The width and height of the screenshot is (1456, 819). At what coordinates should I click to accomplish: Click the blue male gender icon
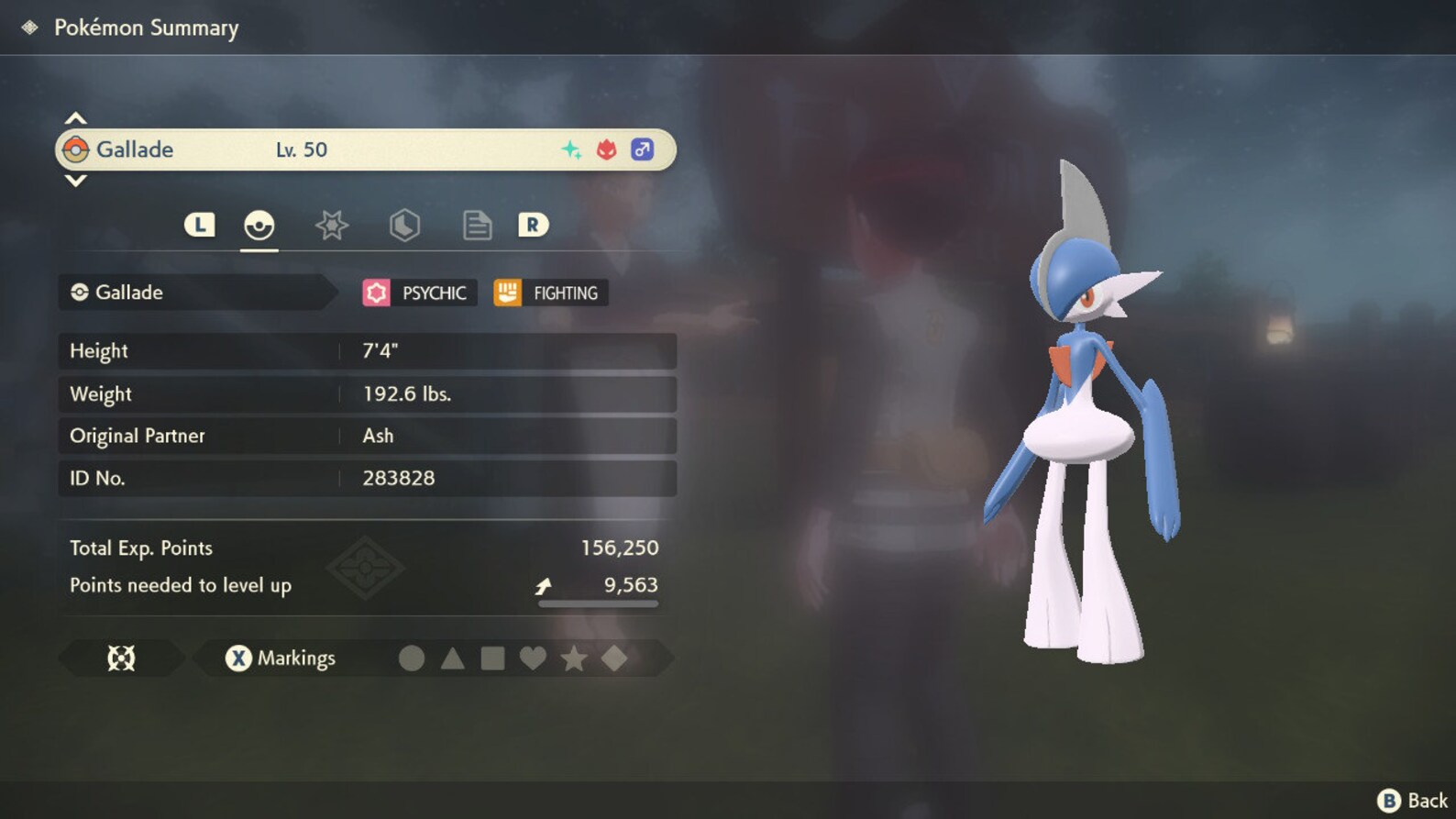coord(642,149)
